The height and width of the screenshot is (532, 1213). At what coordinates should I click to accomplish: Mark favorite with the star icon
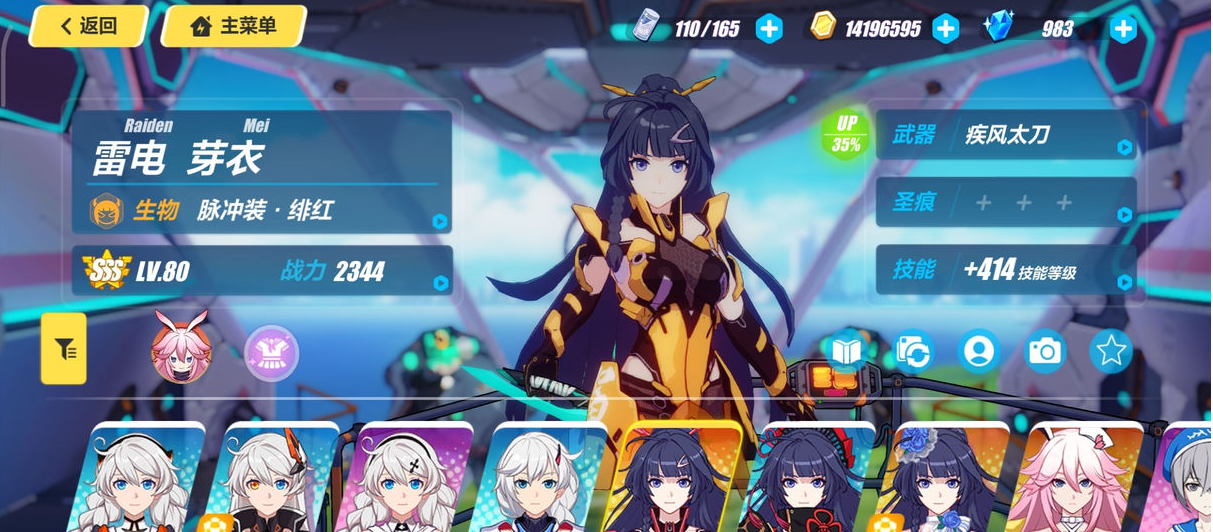(x=1111, y=351)
